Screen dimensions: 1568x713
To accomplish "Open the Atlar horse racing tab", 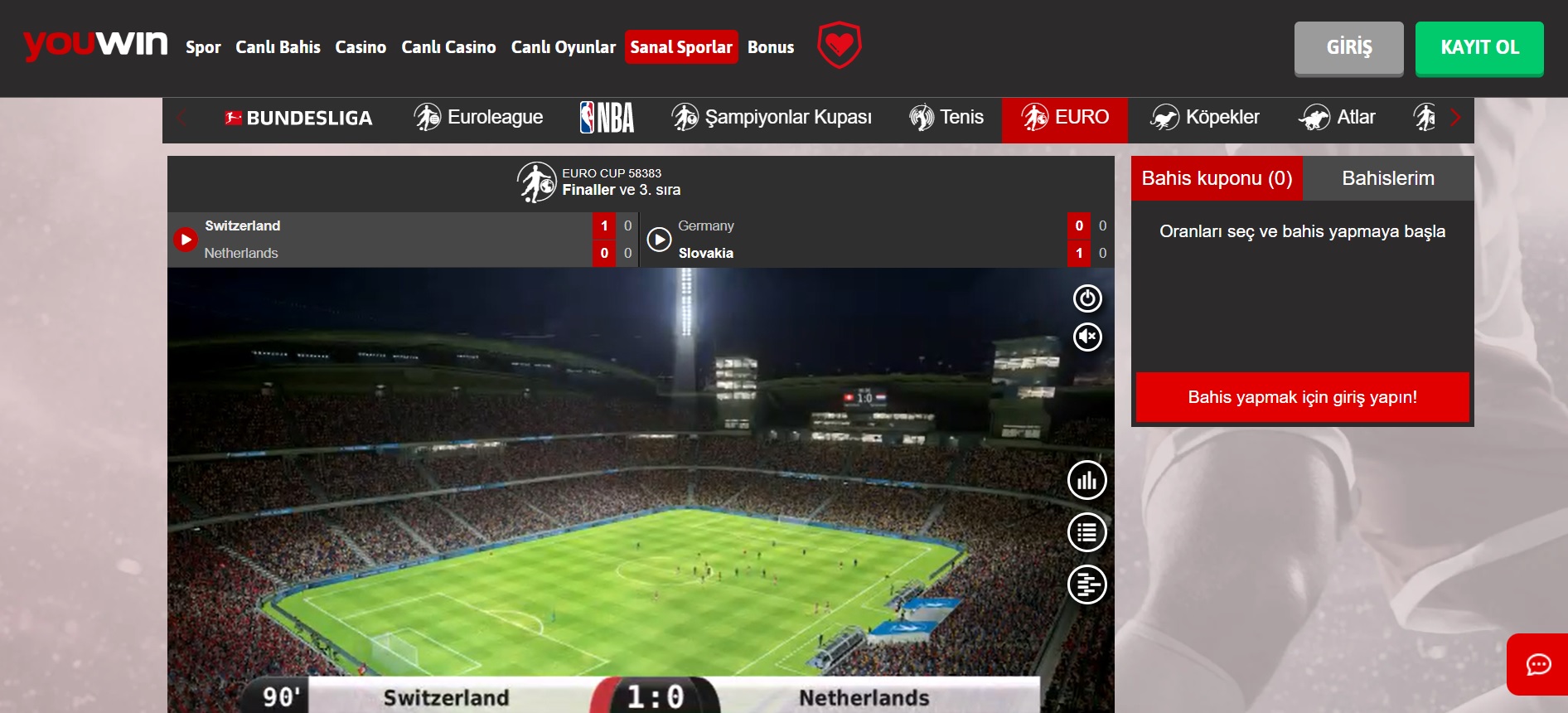I will click(x=1338, y=118).
